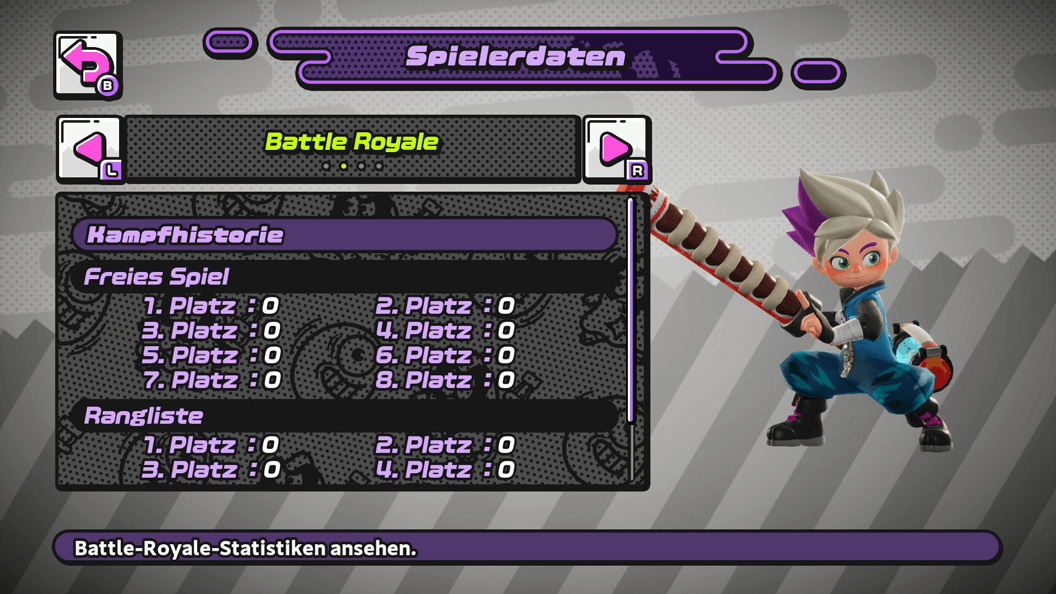
Task: Advance to the next stats page
Action: click(616, 149)
